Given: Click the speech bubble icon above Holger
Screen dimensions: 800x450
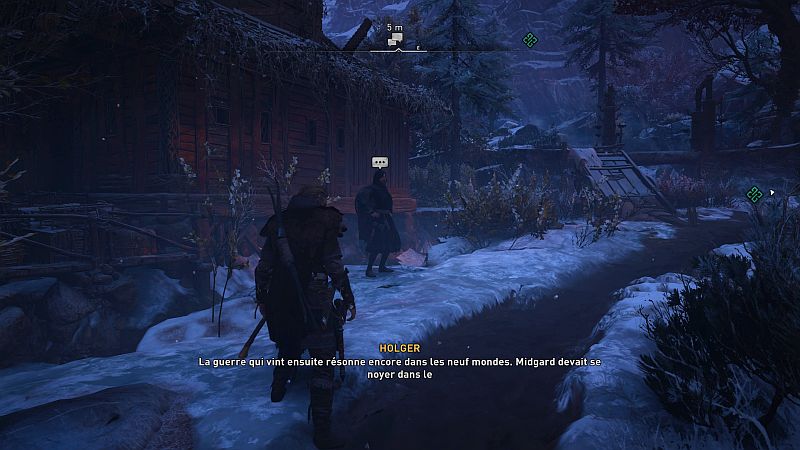Looking at the screenshot, I should 379,162.
